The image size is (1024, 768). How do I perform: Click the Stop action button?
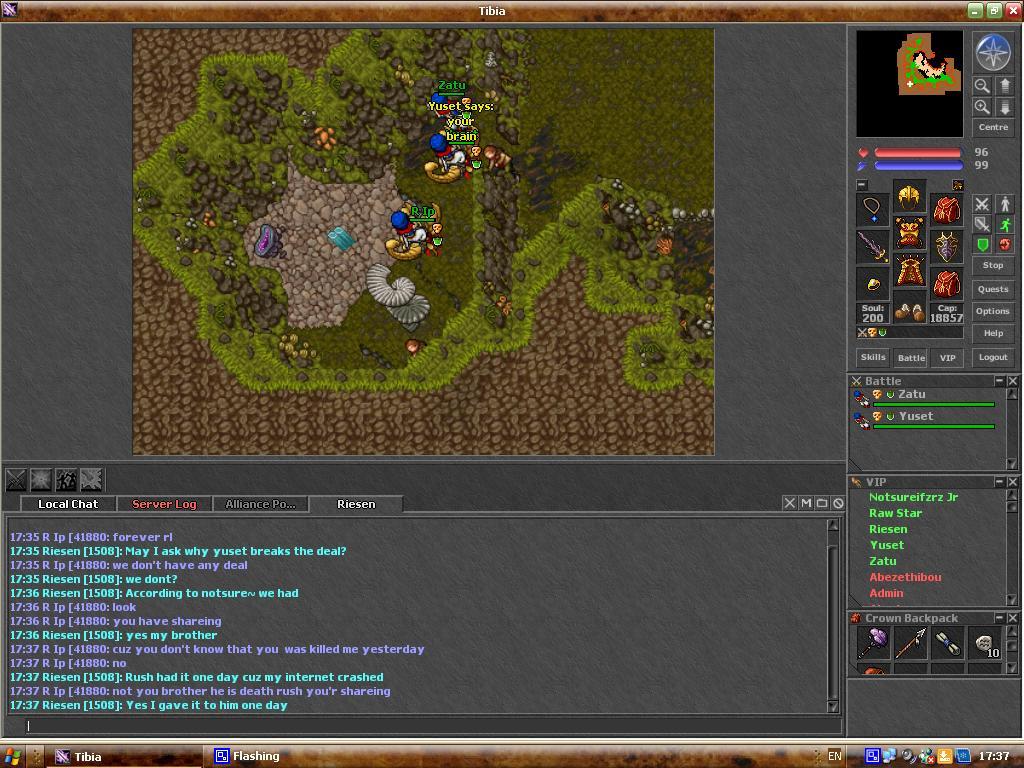[992, 265]
